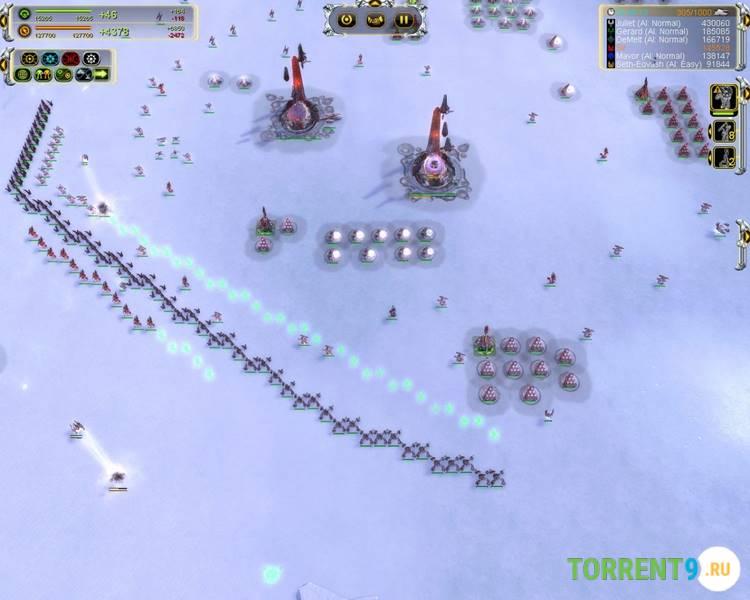Screen dimensions: 750x600
Task: Toggle the green grid overlay icon
Action: click(23, 74)
